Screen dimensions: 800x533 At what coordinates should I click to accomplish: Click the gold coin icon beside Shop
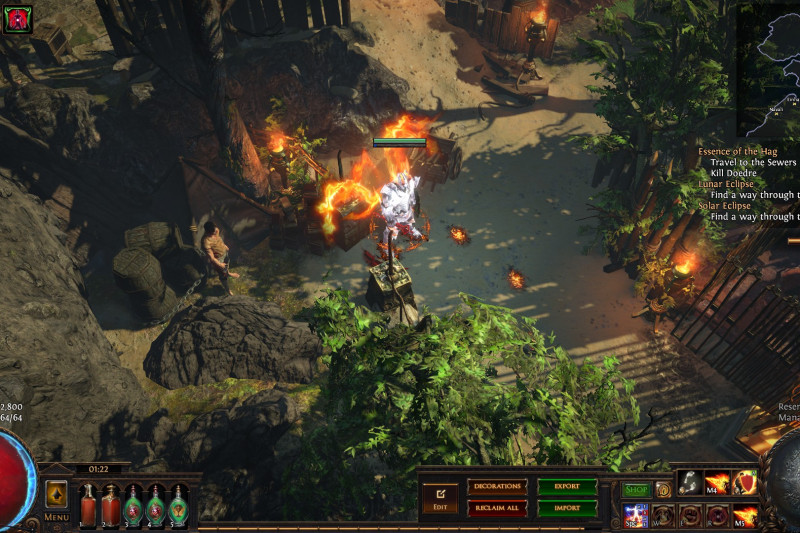pyautogui.click(x=662, y=490)
